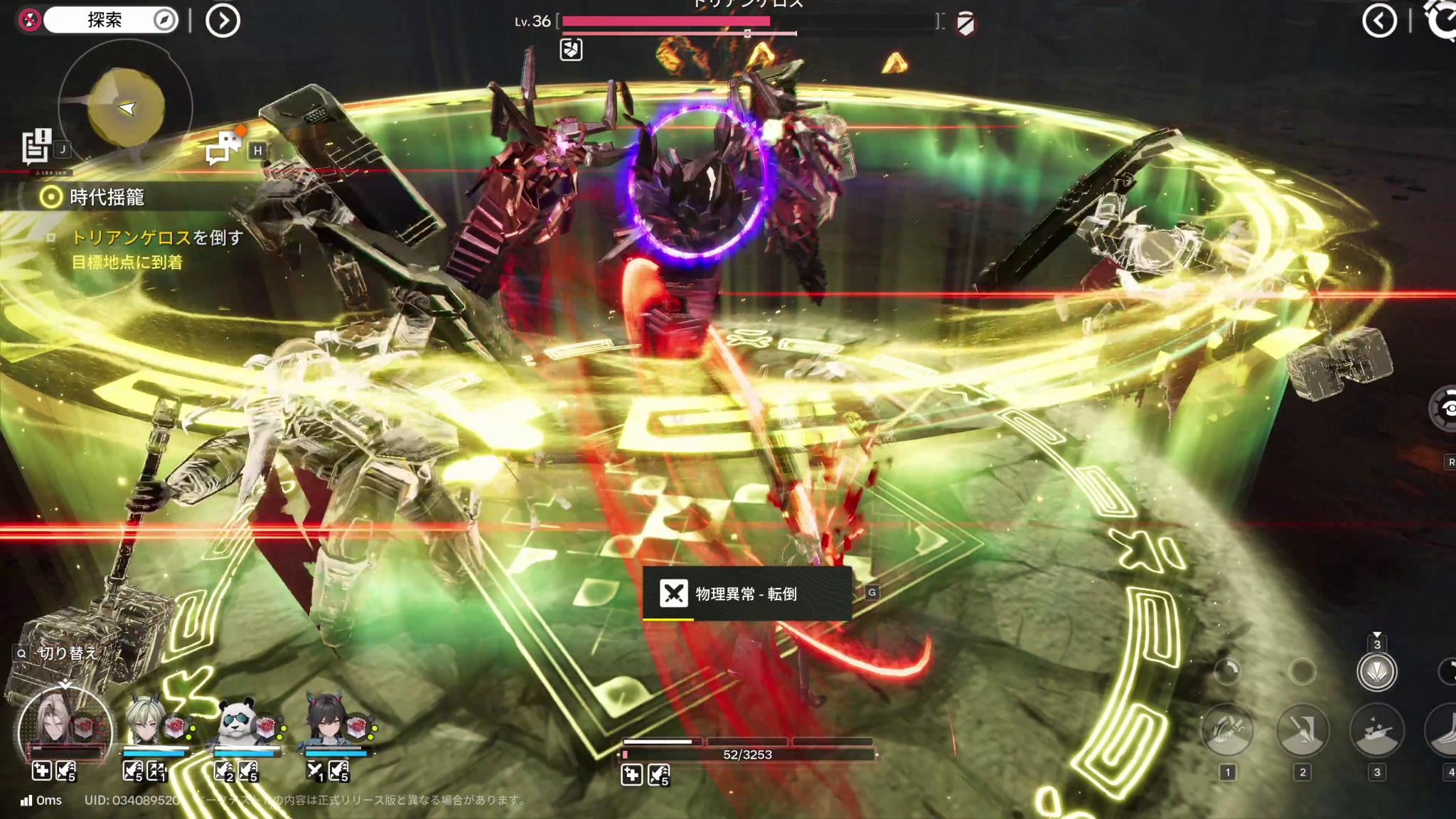Viewport: 1456px width, 819px height.
Task: Switch to the green-haired horned operator portrait
Action: point(148,722)
